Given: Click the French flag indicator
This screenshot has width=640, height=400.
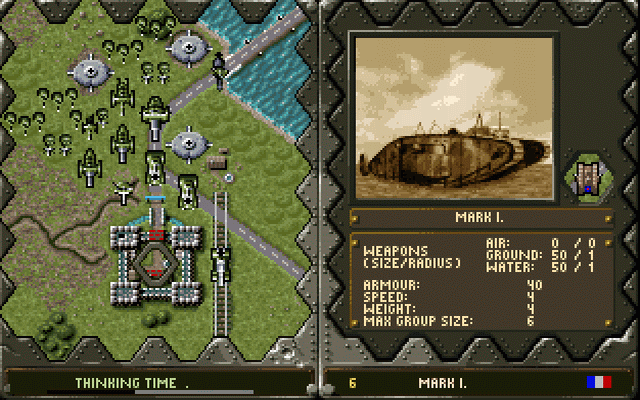Looking at the screenshot, I should tap(598, 382).
